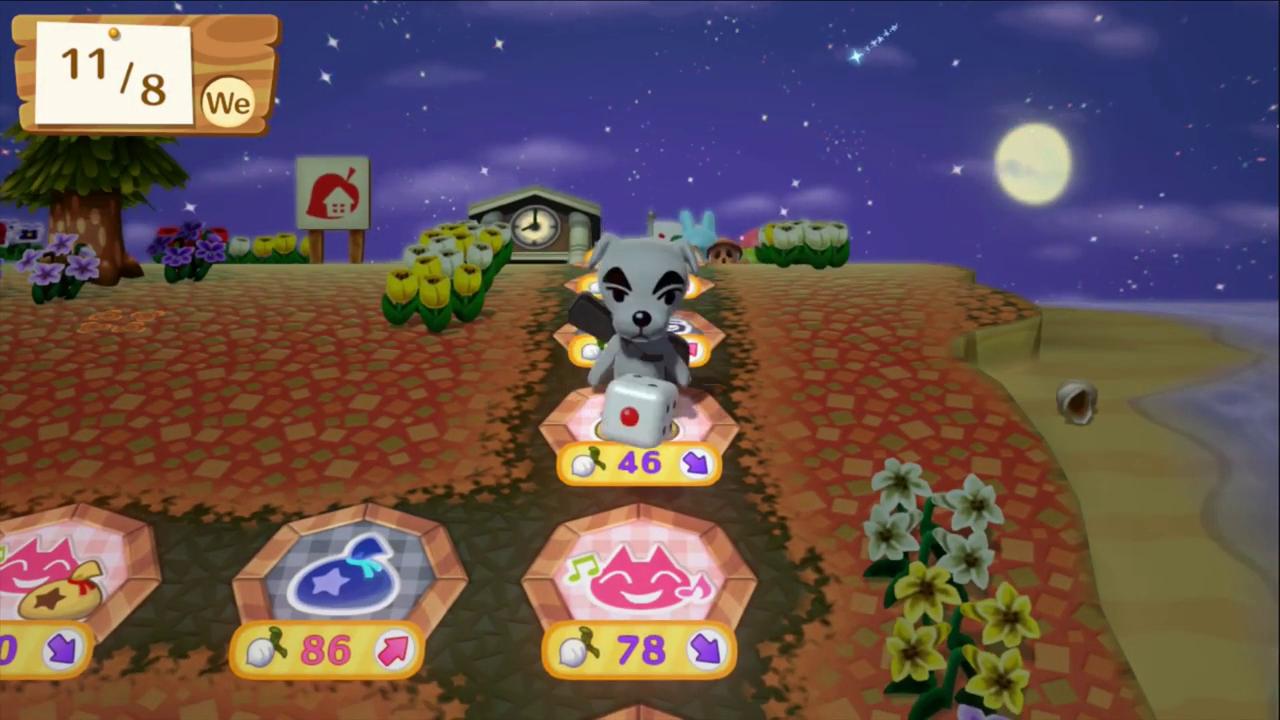Select the red house sign near the tree
The height and width of the screenshot is (720, 1280).
tap(333, 192)
